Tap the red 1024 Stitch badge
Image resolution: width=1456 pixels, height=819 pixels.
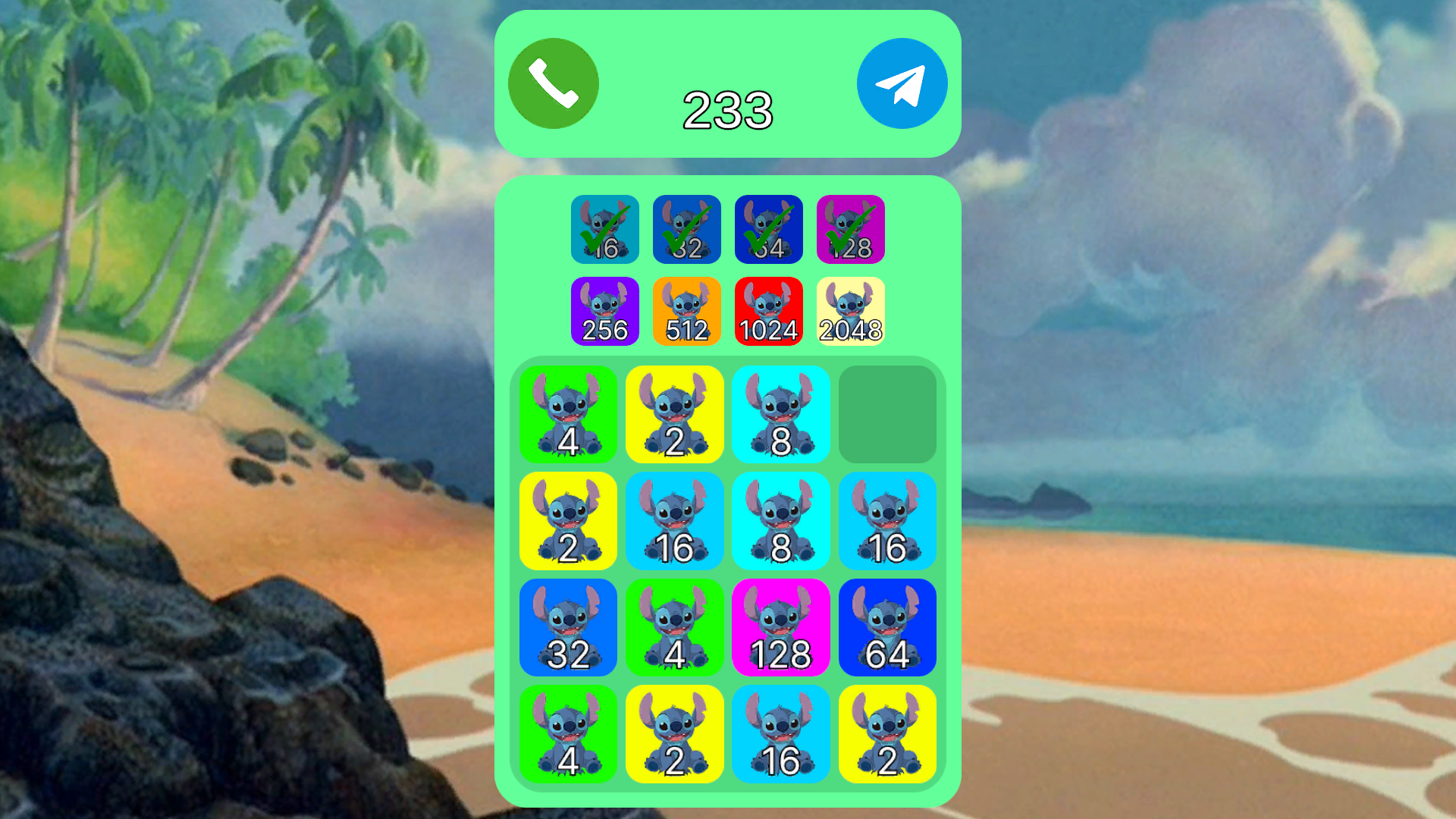768,310
